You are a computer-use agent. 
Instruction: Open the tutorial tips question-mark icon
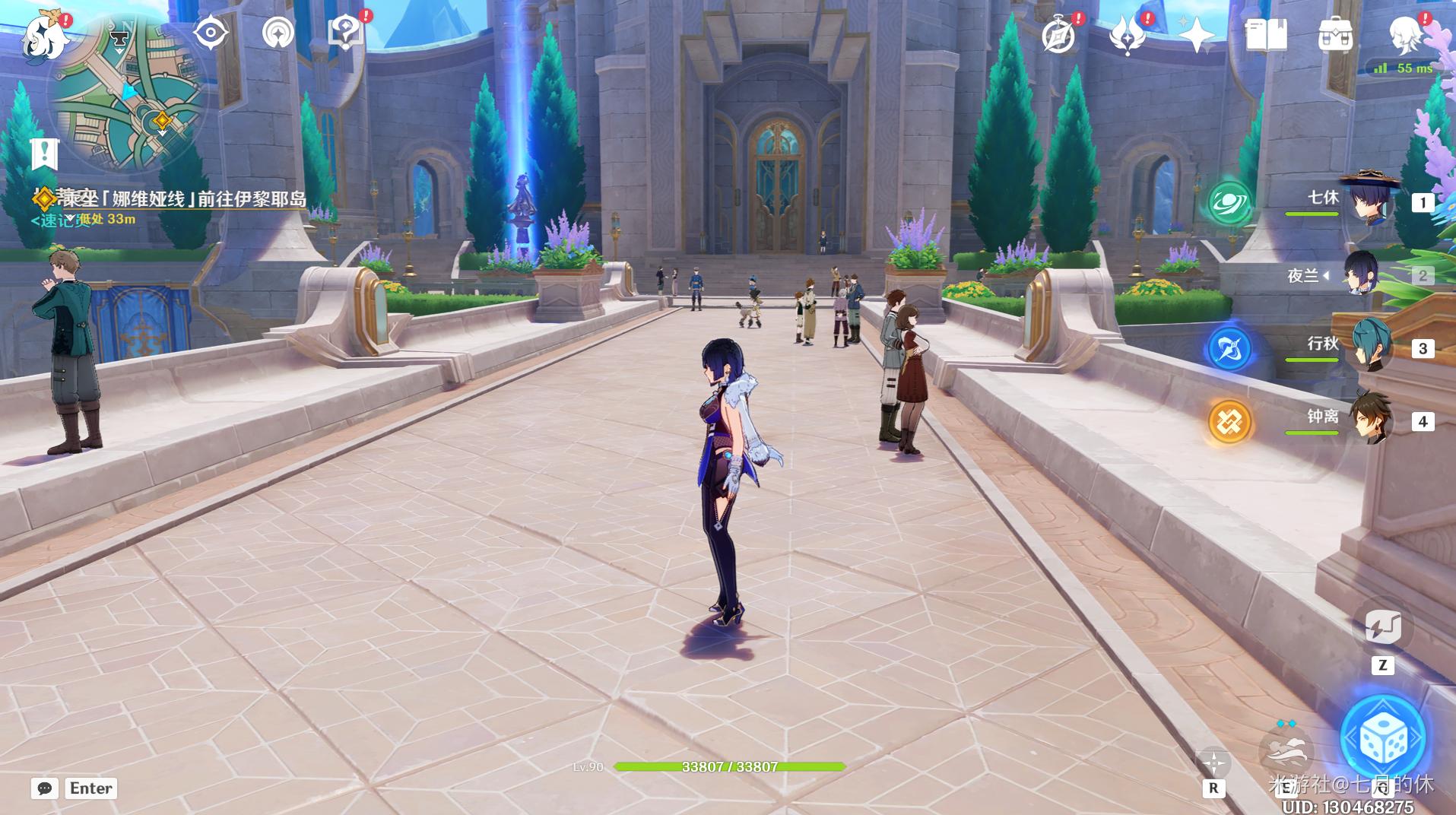tap(345, 33)
